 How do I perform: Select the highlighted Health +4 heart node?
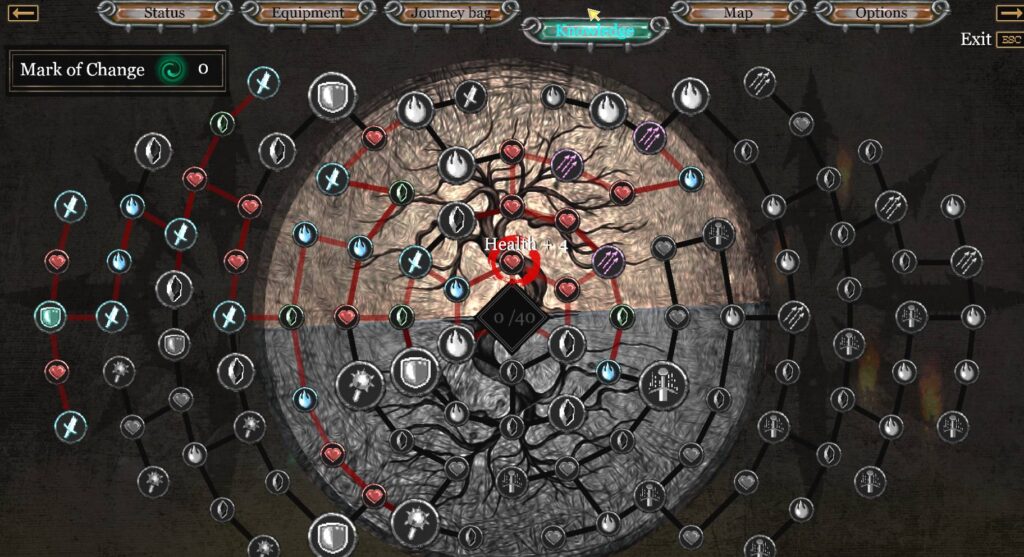point(512,263)
